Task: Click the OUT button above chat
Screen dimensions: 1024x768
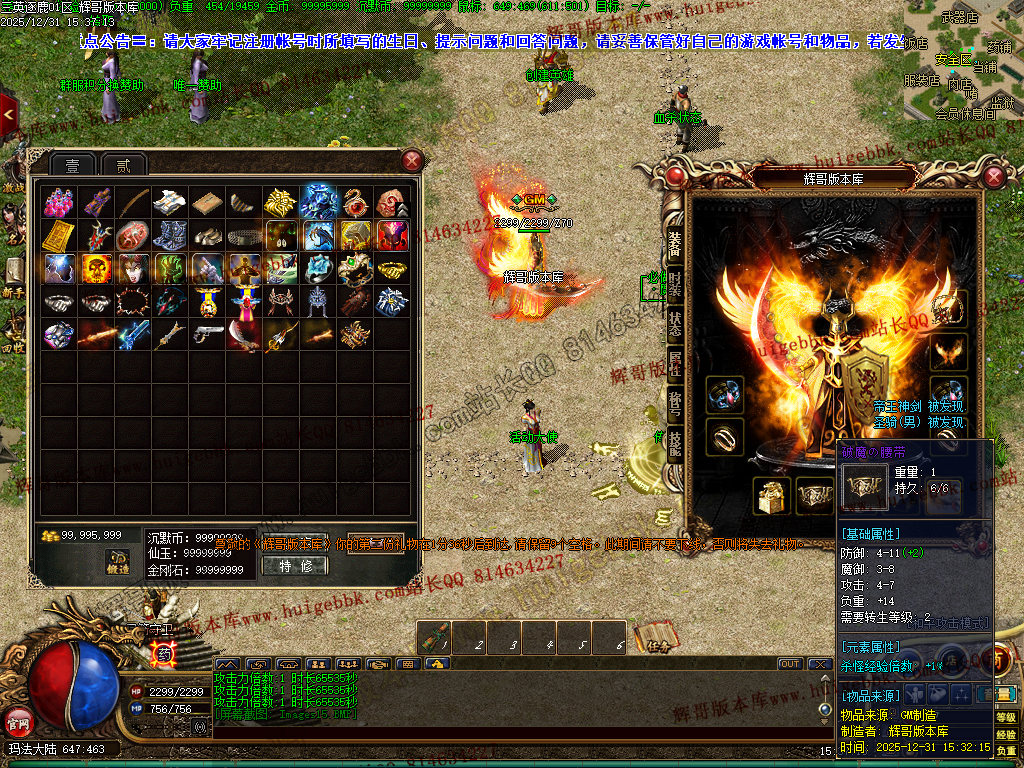Action: click(790, 664)
